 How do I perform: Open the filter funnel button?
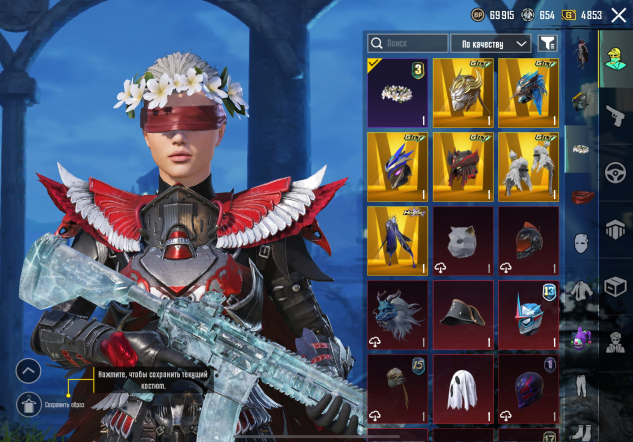click(547, 43)
